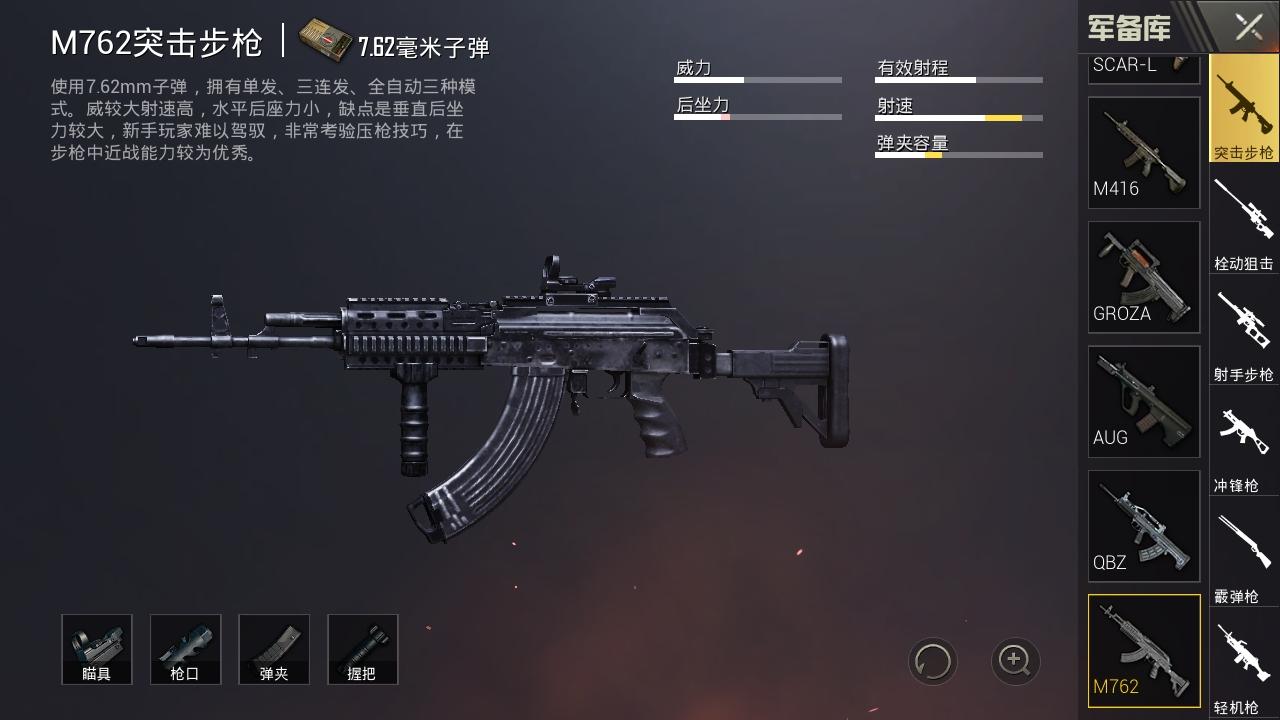This screenshot has height=720, width=1280.
Task: Open the 弹夹 magazine attachment slot
Action: [x=274, y=649]
